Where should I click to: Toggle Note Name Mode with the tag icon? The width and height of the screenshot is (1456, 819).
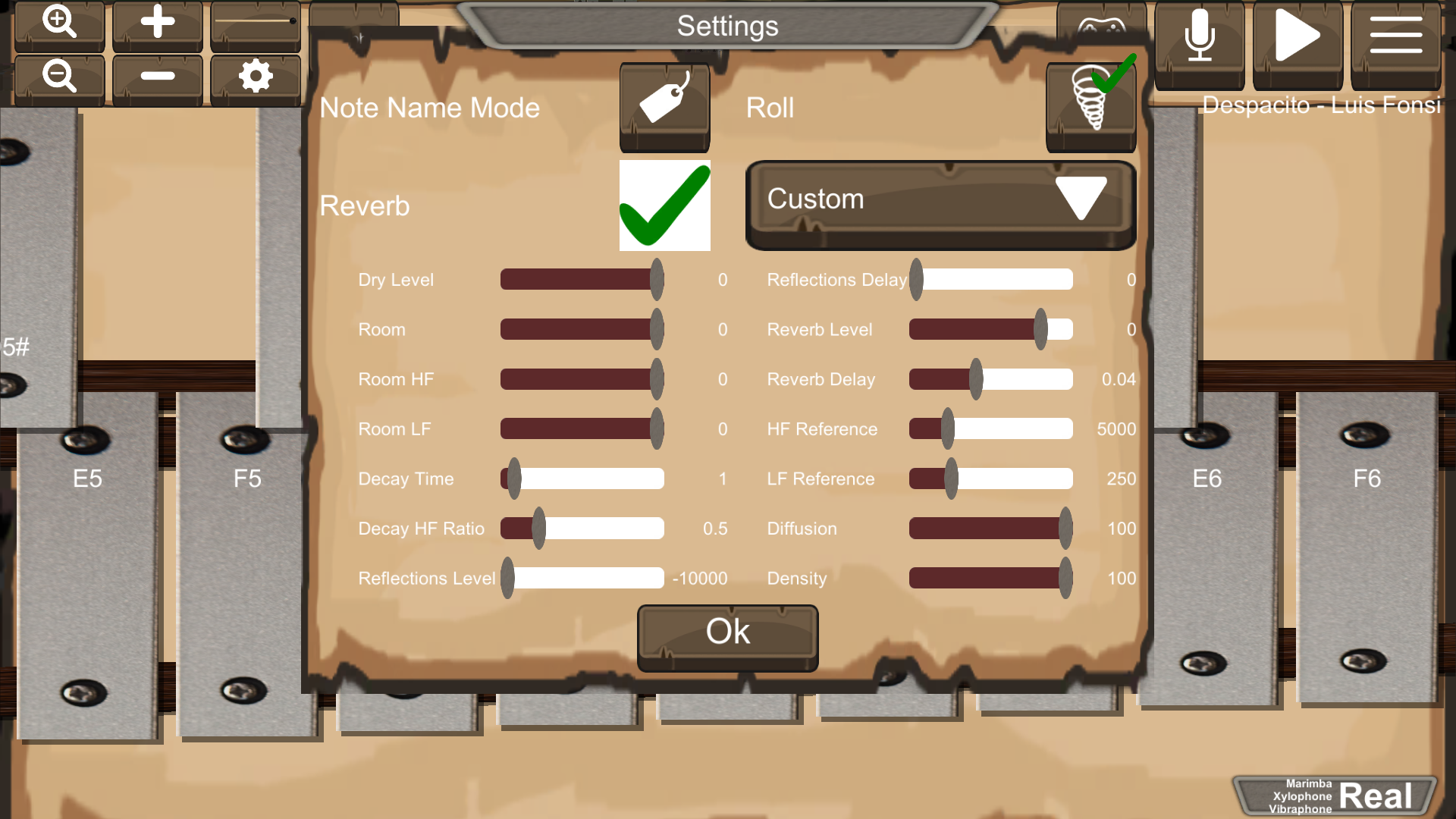[x=664, y=107]
